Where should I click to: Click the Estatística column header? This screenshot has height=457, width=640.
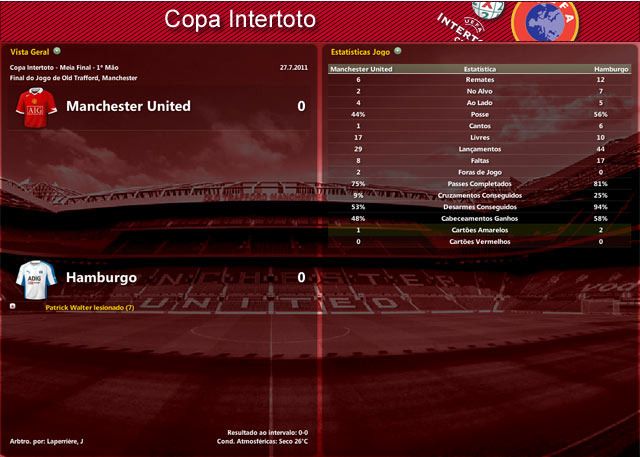point(480,70)
